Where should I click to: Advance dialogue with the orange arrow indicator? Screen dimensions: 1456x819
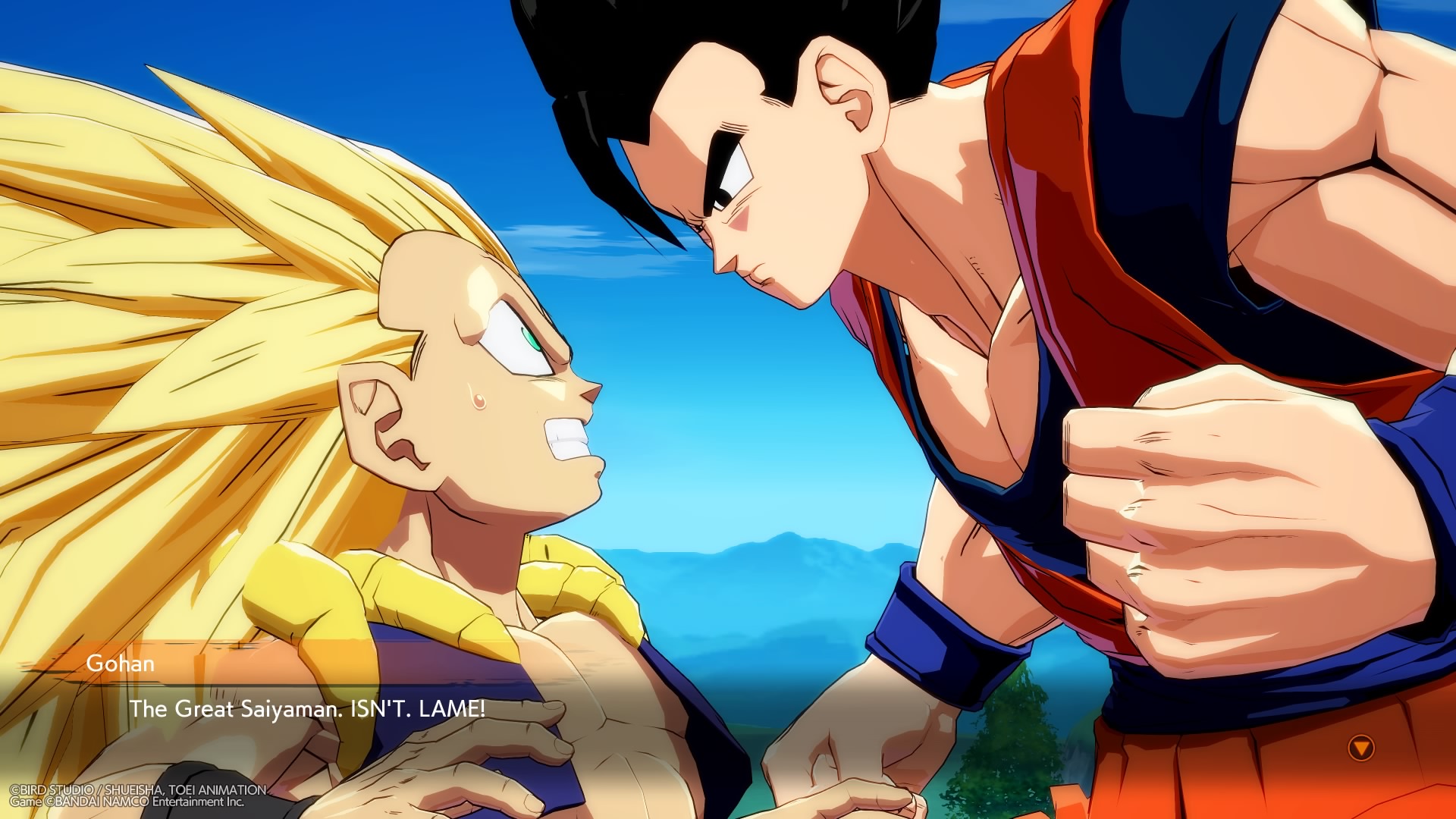pyautogui.click(x=1362, y=748)
